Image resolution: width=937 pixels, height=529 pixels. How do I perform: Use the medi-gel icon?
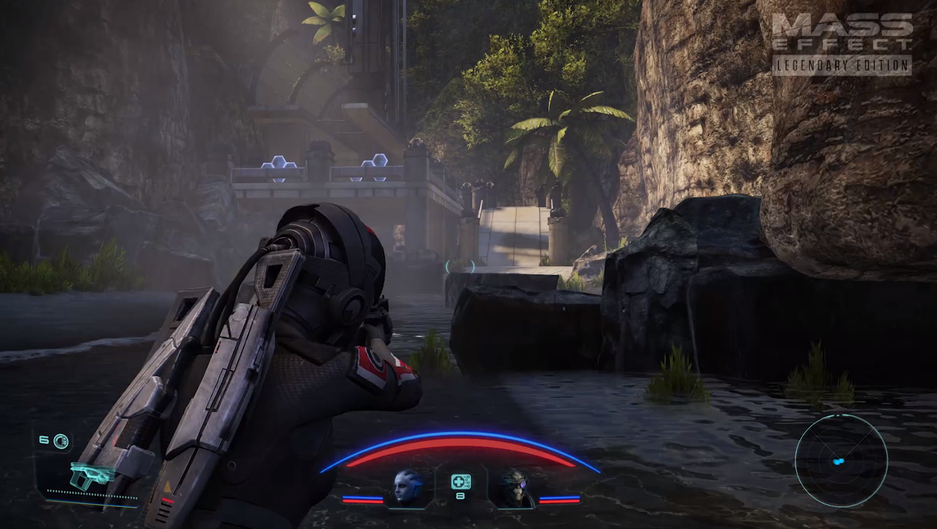[461, 482]
